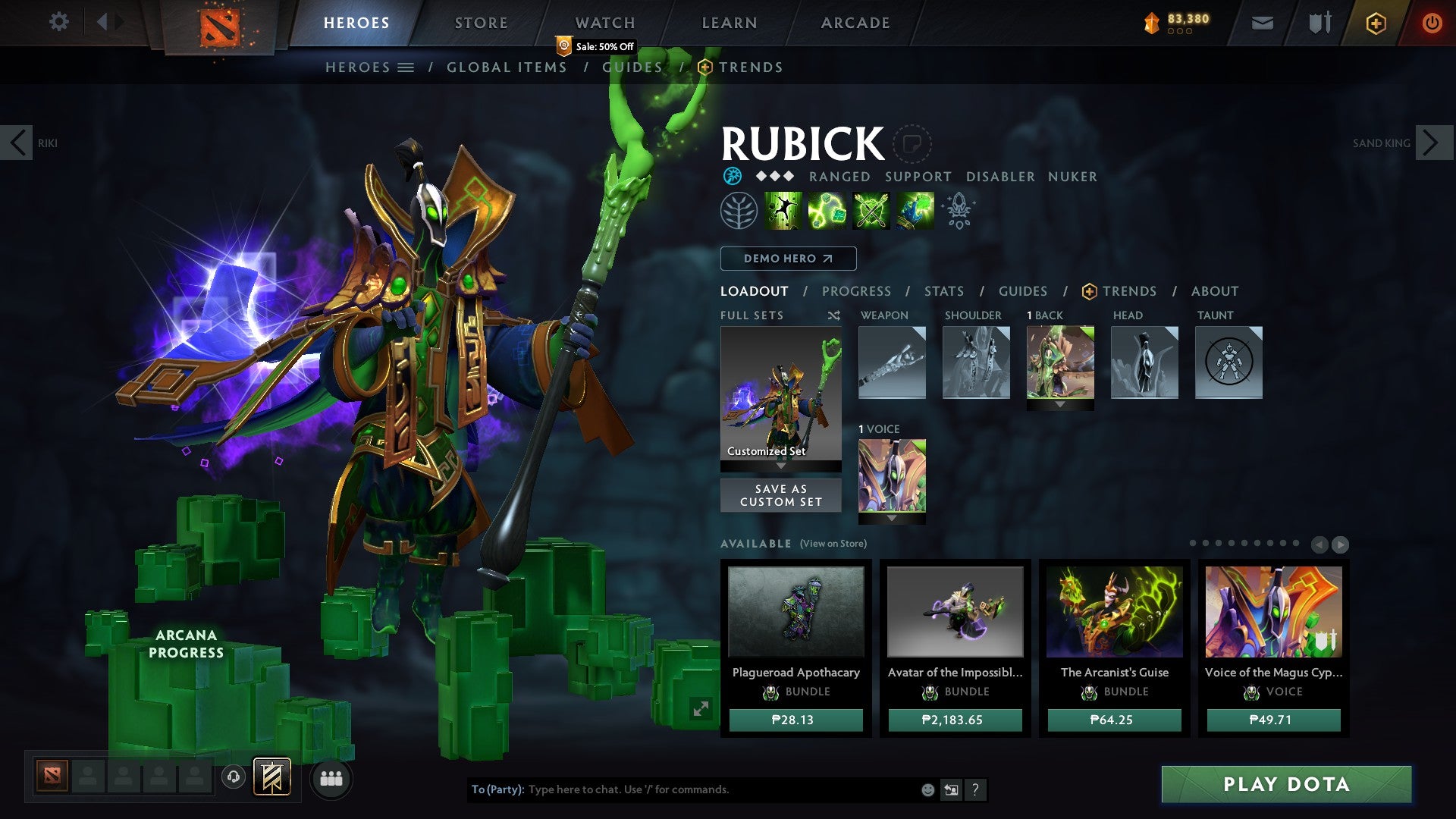Select Rubick's Telekinesis ability icon
This screenshot has height=819, width=1456.
tap(781, 211)
